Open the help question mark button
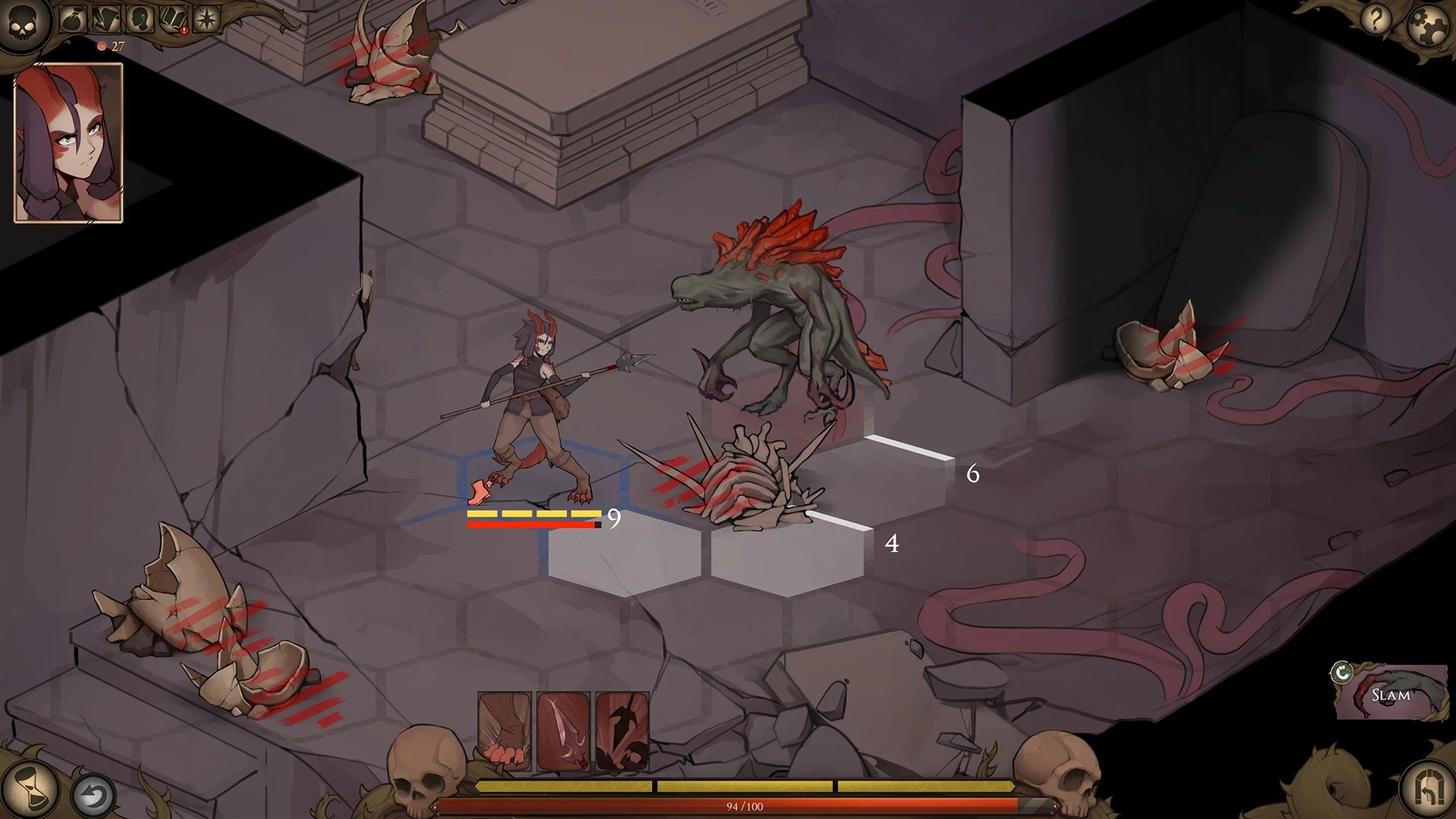Screen dimensions: 1456x819 [1376, 19]
